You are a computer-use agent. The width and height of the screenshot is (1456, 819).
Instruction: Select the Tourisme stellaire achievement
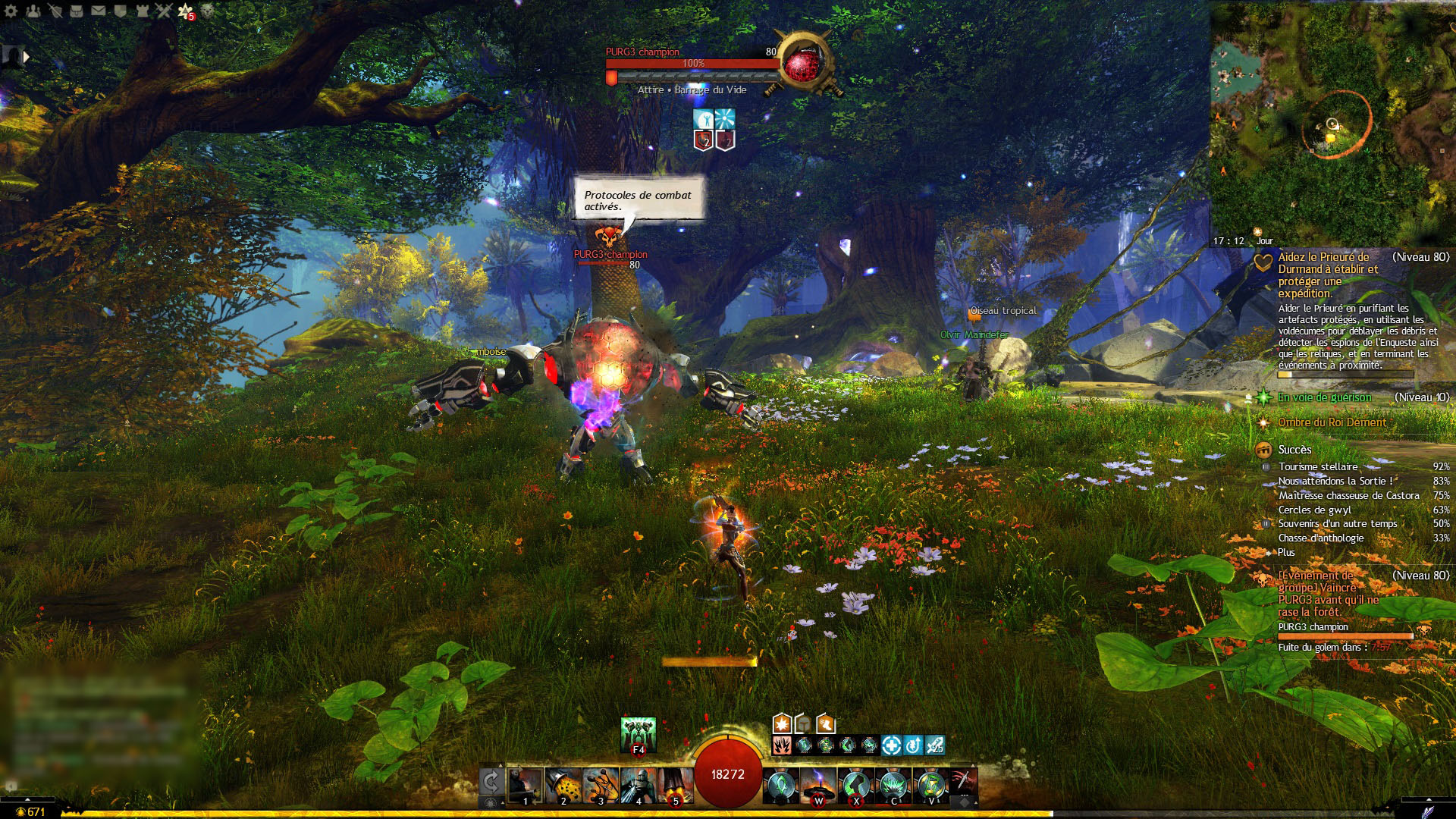pyautogui.click(x=1318, y=467)
